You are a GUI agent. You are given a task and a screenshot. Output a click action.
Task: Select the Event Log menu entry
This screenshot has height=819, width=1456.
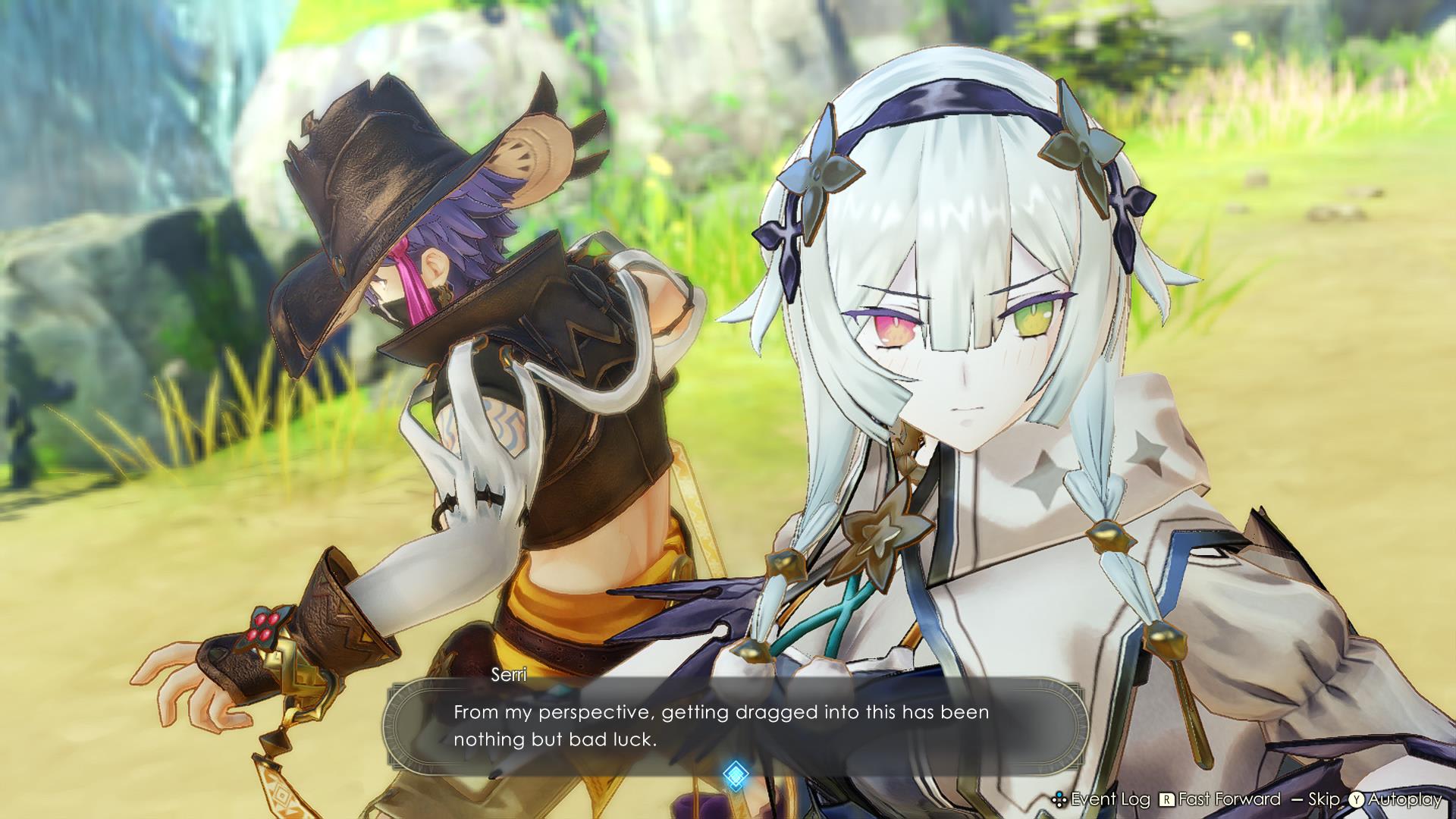1110,799
